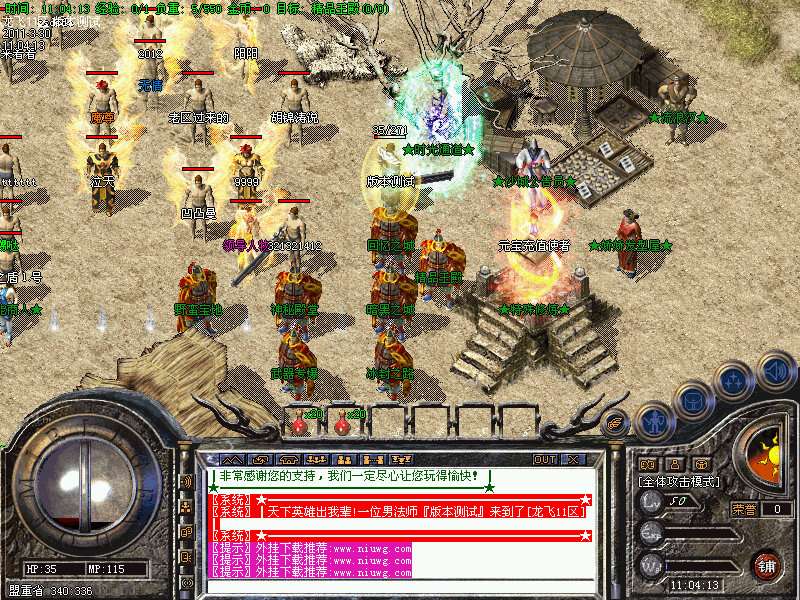This screenshot has height=600, width=800.
Task: Click the X button above the chat
Action: pyautogui.click(x=574, y=459)
